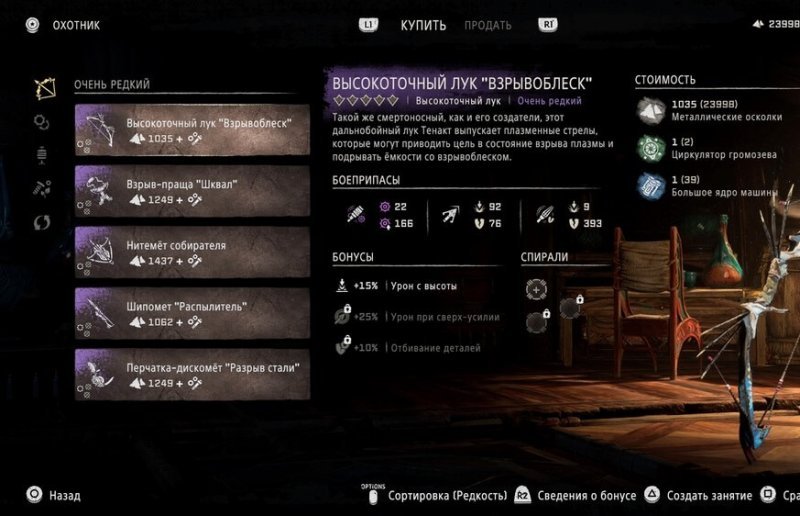Select the "Взрывоблеск" sharpshot bow listing

(192, 131)
